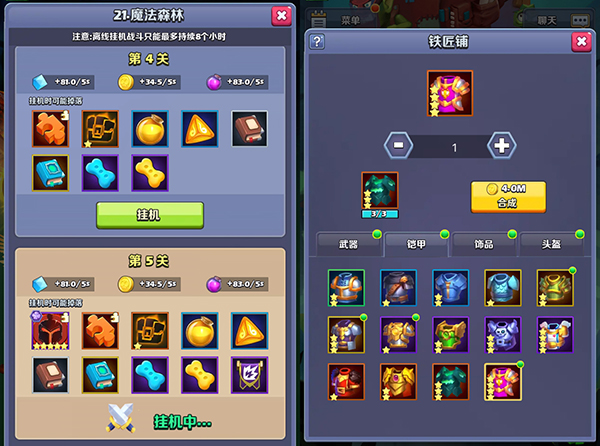Image resolution: width=600 pixels, height=446 pixels.
Task: Open the 饰品 accessories tab
Action: coord(484,244)
